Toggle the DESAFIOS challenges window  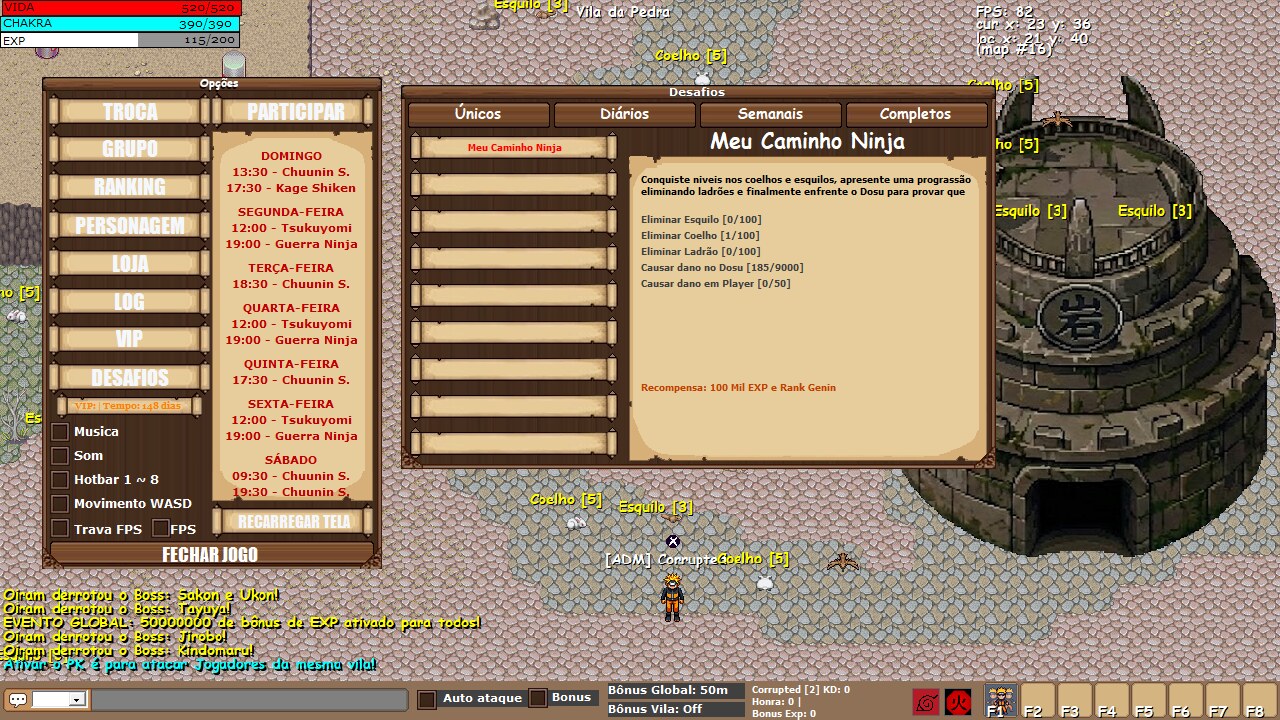click(130, 377)
